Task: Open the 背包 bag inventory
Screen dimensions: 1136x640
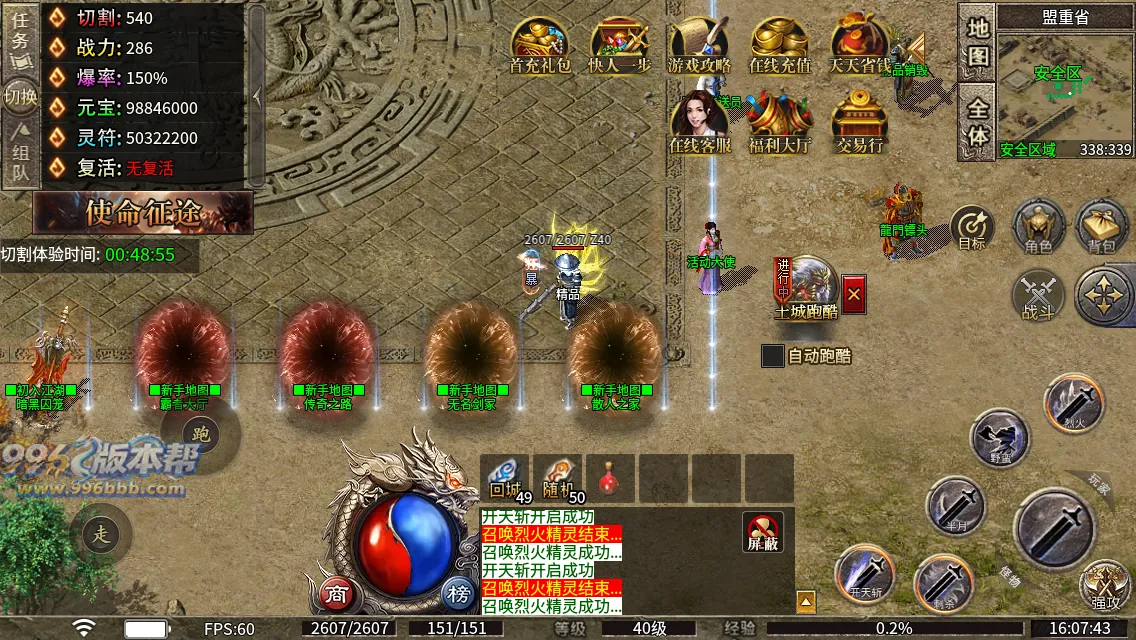Action: 1102,227
